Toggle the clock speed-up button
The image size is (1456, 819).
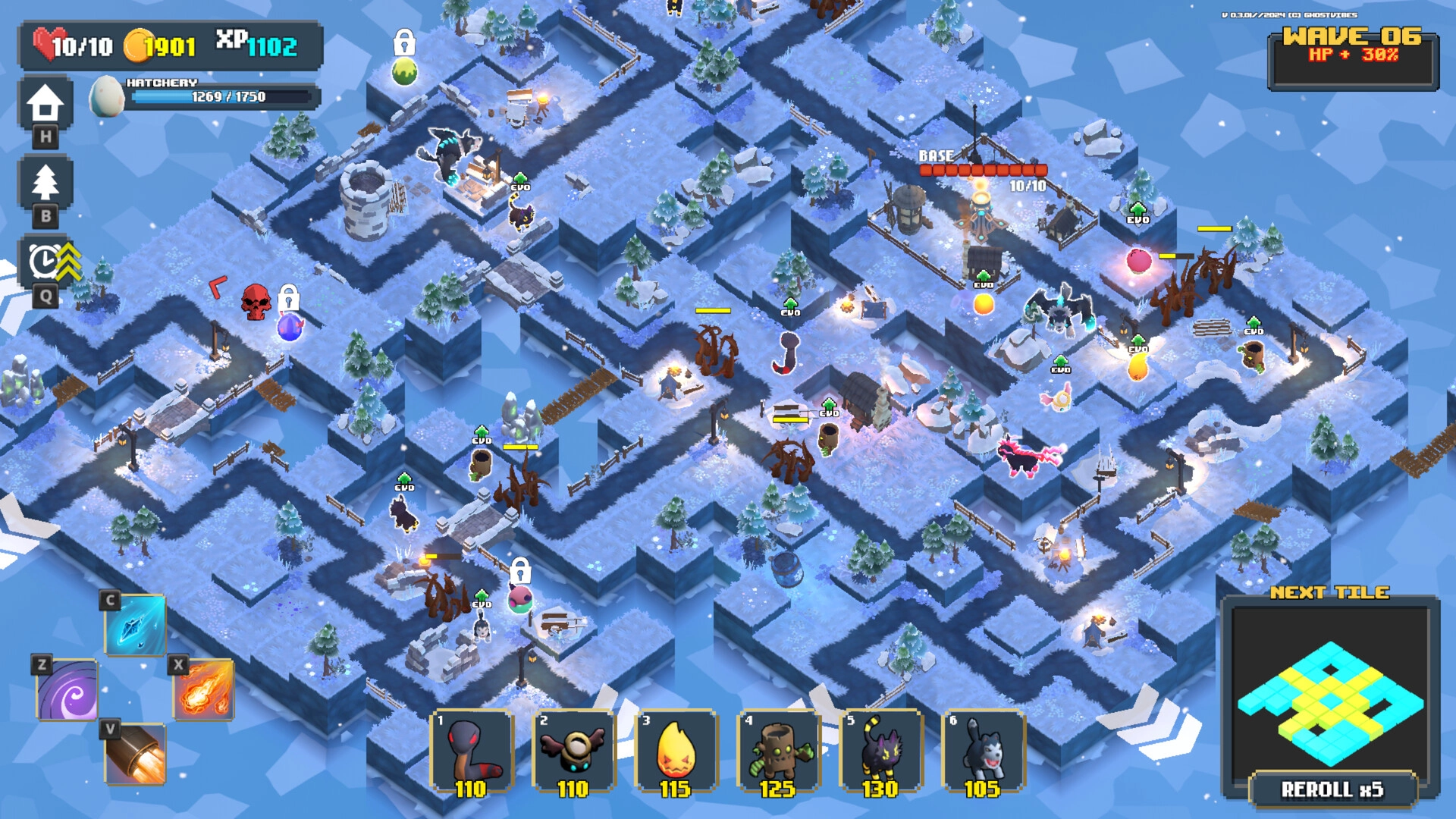pos(47,262)
